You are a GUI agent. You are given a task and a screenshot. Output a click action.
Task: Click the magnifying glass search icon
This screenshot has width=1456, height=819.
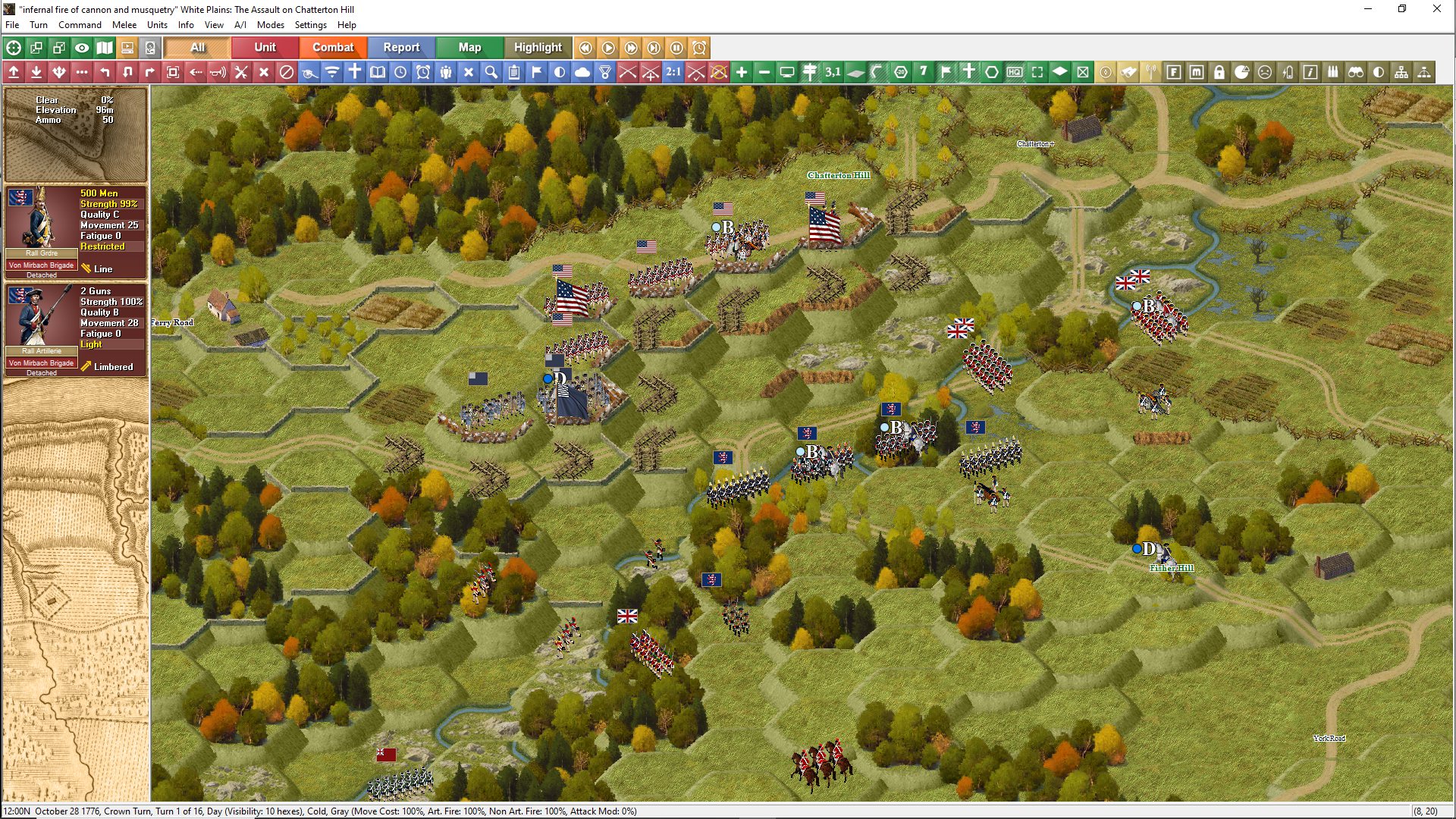(x=491, y=72)
